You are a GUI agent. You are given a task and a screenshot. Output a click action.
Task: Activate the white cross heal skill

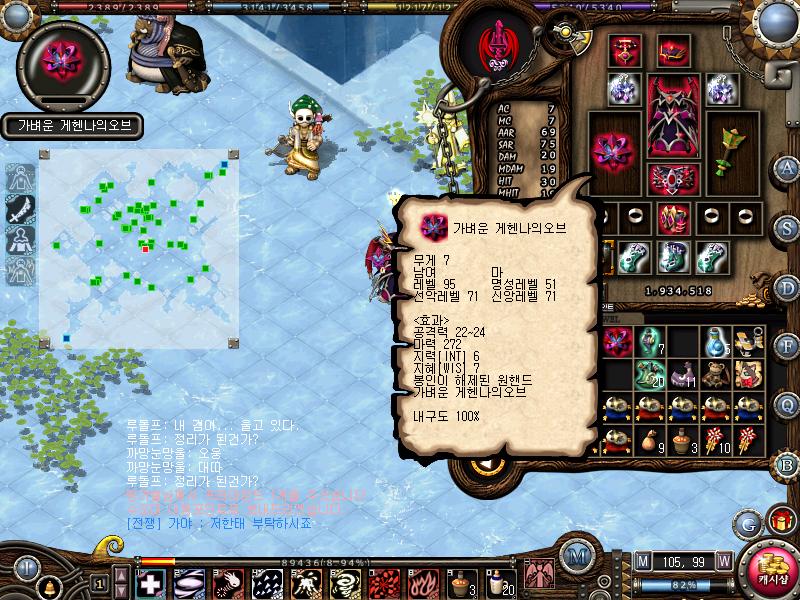click(x=152, y=582)
